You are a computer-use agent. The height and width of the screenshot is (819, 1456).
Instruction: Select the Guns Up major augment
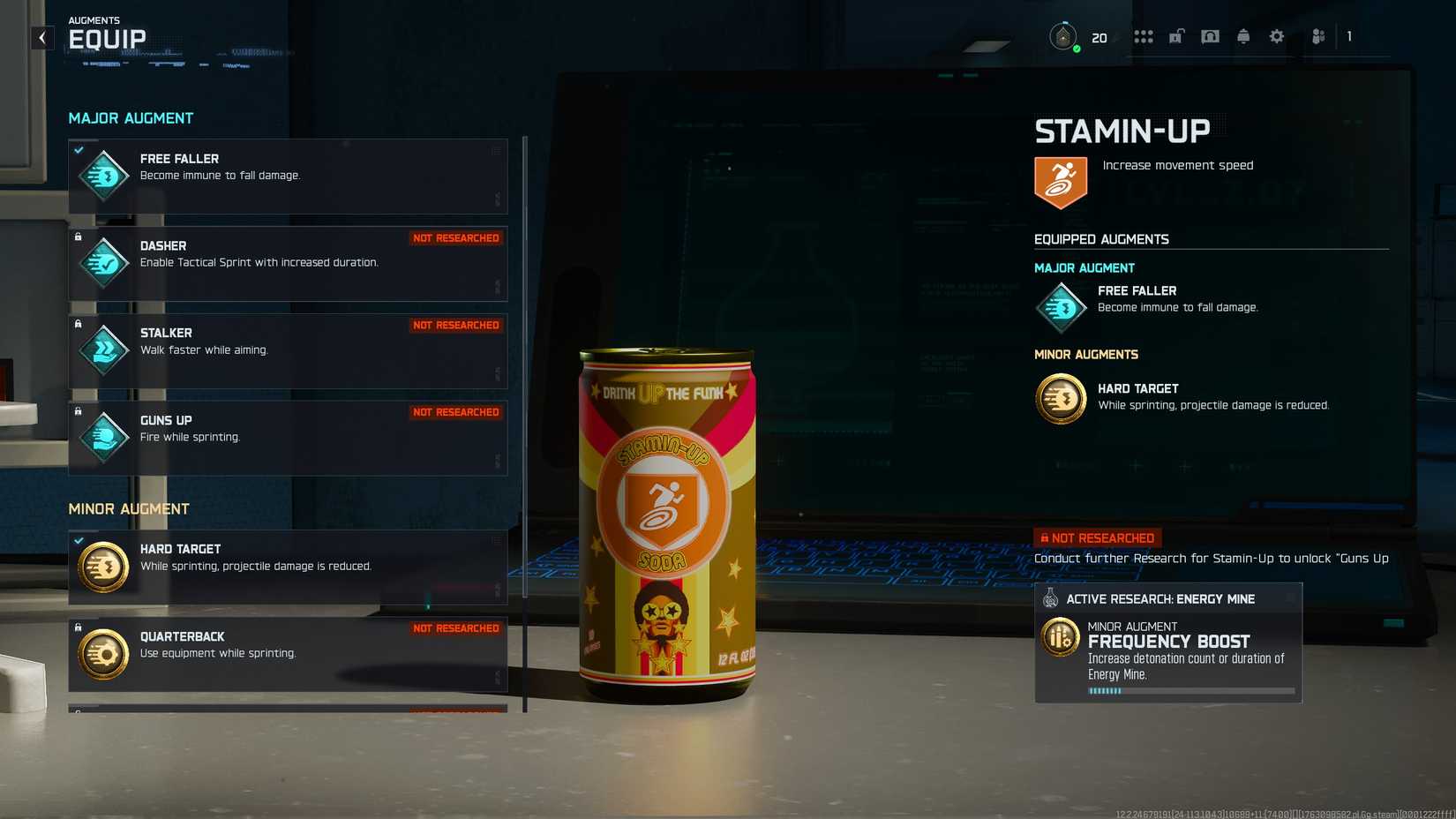pyautogui.click(x=288, y=438)
